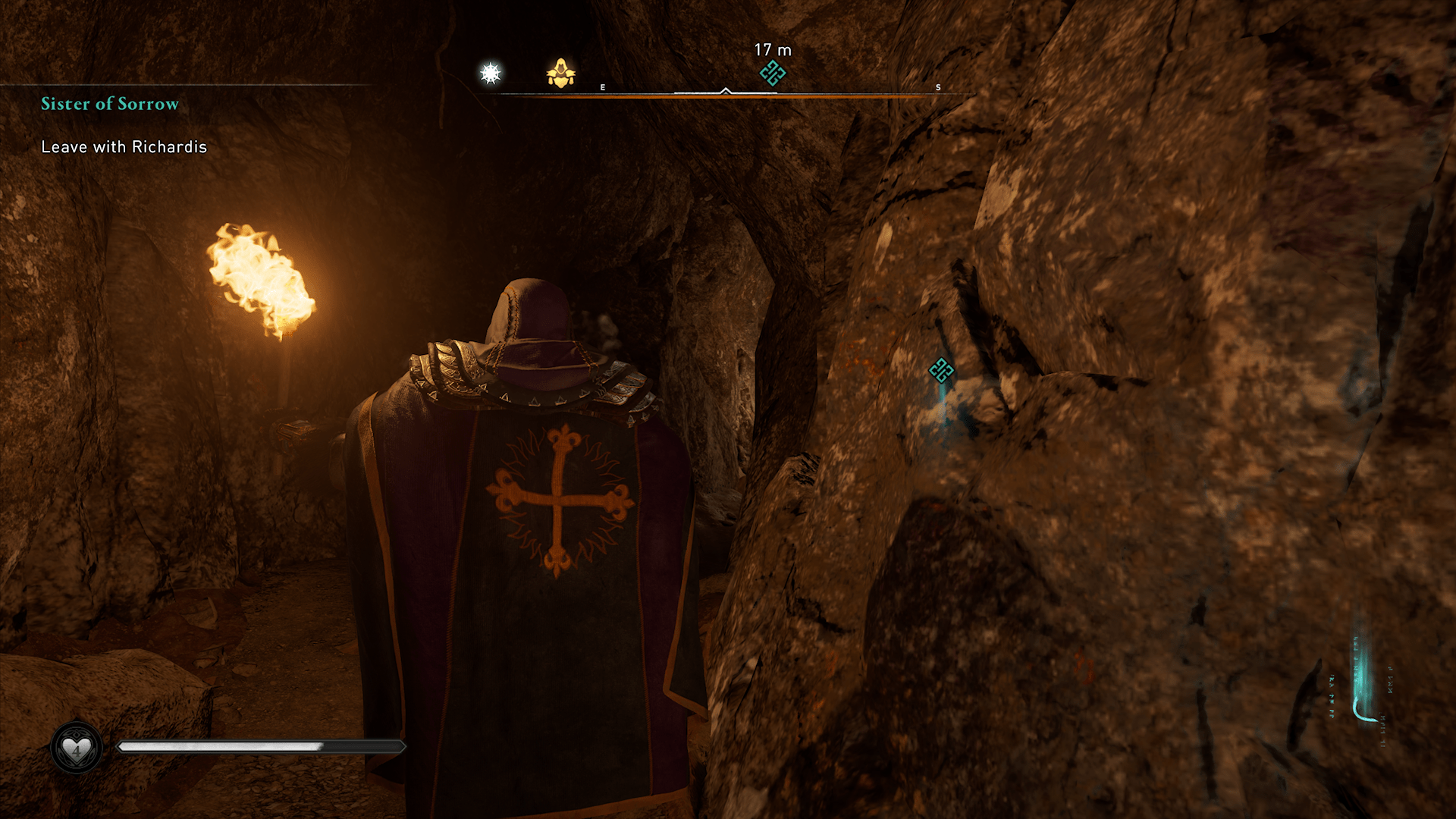Viewport: 1456px width, 819px height.
Task: Select the teal objective marker on the rock wall
Action: (941, 370)
